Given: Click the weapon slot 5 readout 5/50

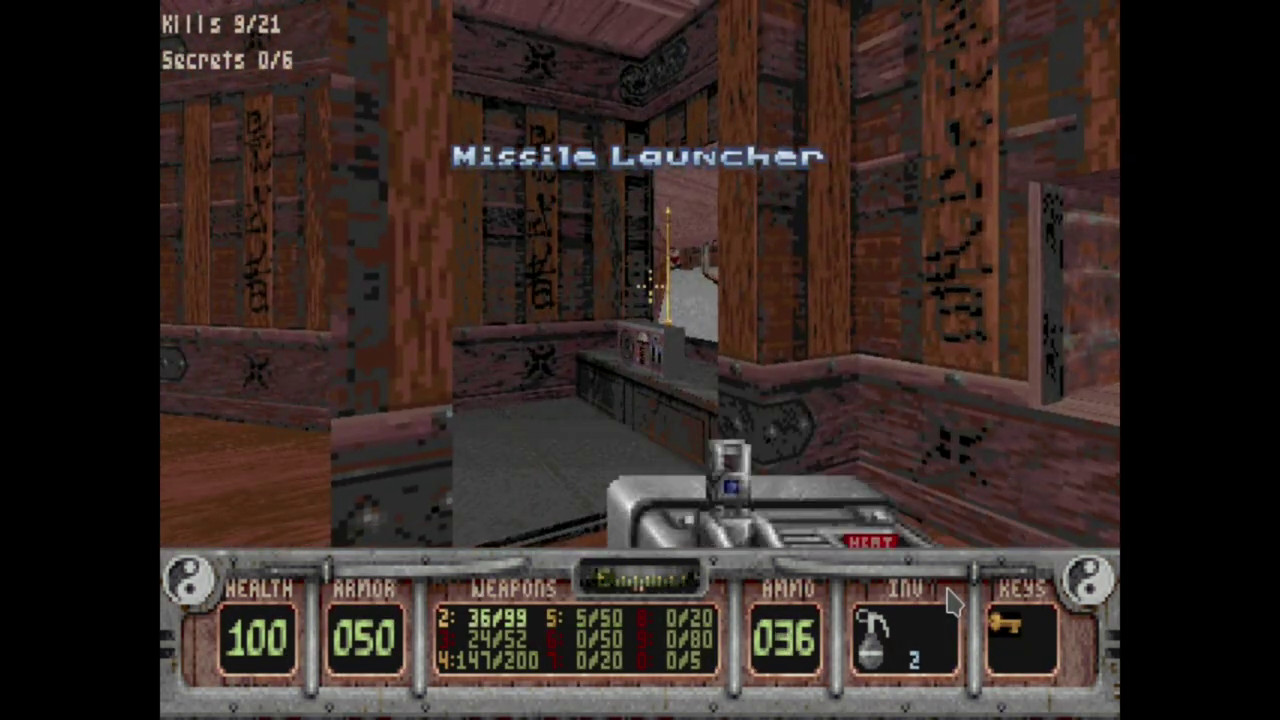Looking at the screenshot, I should click(585, 620).
